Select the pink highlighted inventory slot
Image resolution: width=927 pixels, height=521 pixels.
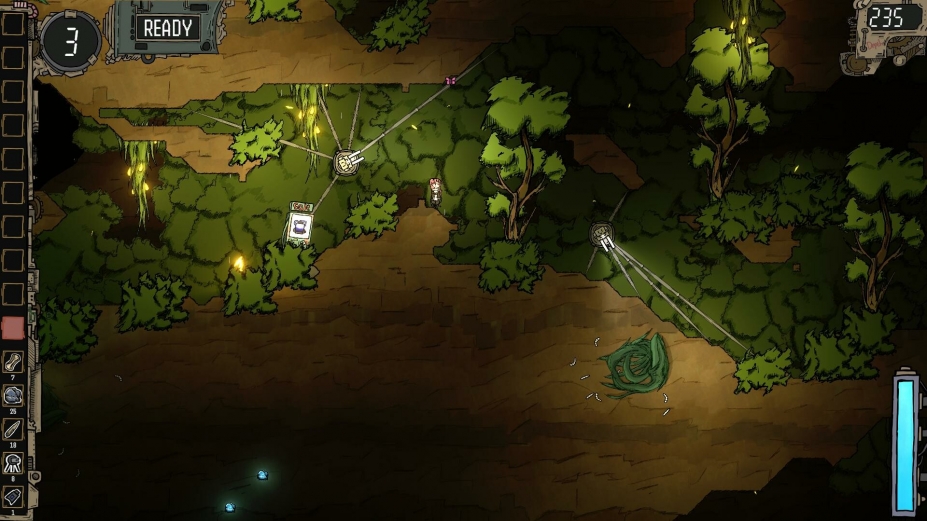coord(13,328)
